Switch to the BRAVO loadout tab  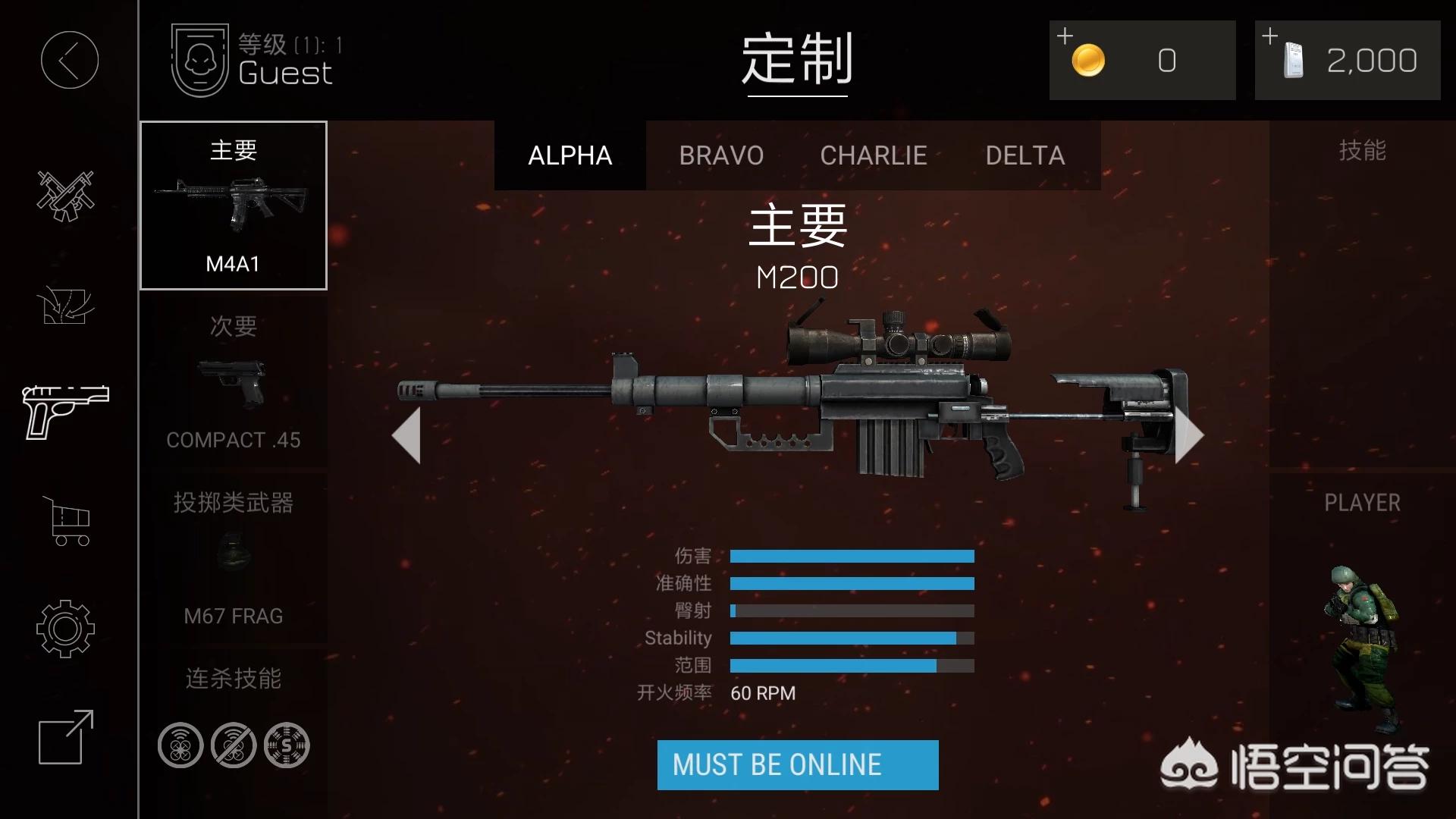[x=721, y=155]
